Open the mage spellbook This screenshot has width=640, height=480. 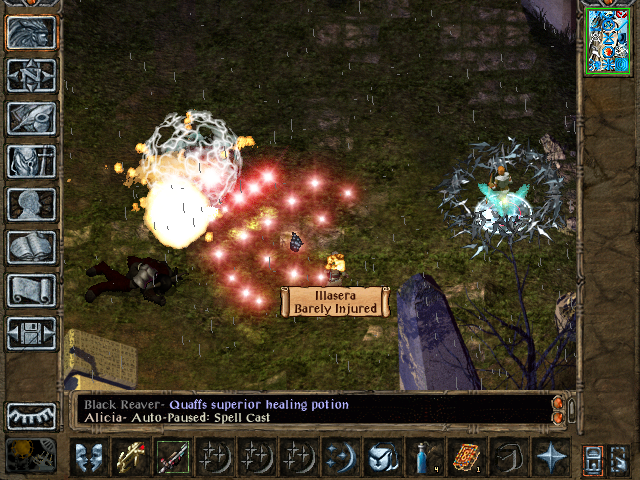[x=31, y=247]
